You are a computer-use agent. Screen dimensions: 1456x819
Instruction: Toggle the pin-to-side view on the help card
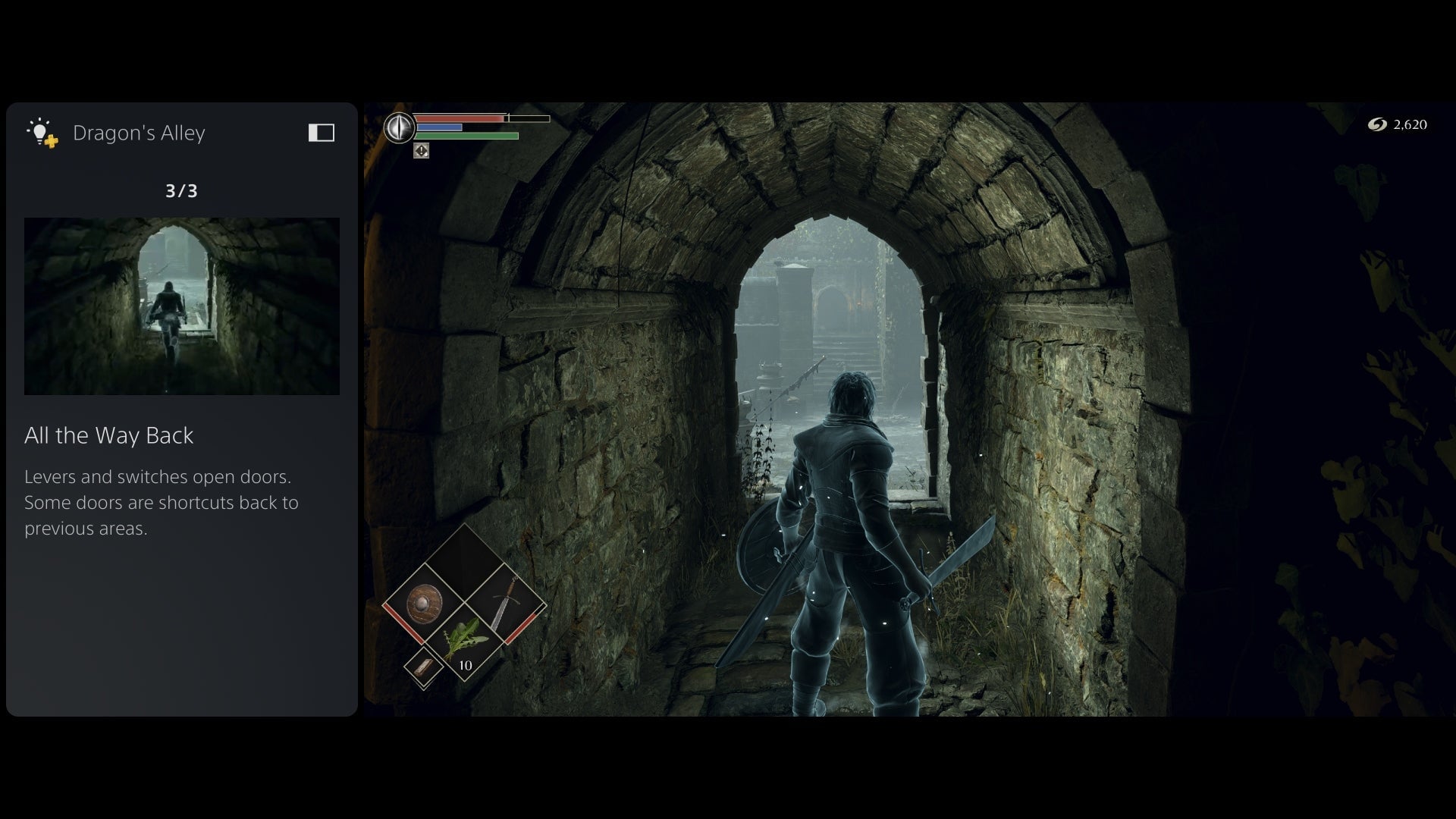[322, 132]
